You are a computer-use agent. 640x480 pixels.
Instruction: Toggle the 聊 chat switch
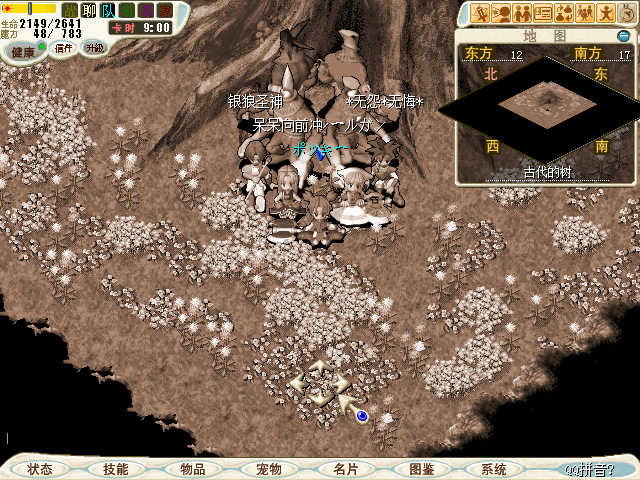pyautogui.click(x=89, y=10)
